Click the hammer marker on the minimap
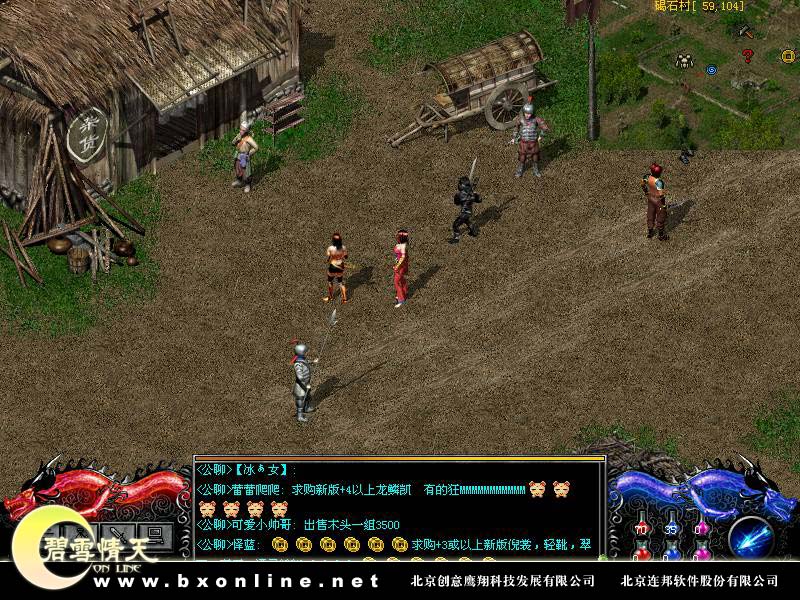Screen dimensions: 800x600 tap(745, 31)
